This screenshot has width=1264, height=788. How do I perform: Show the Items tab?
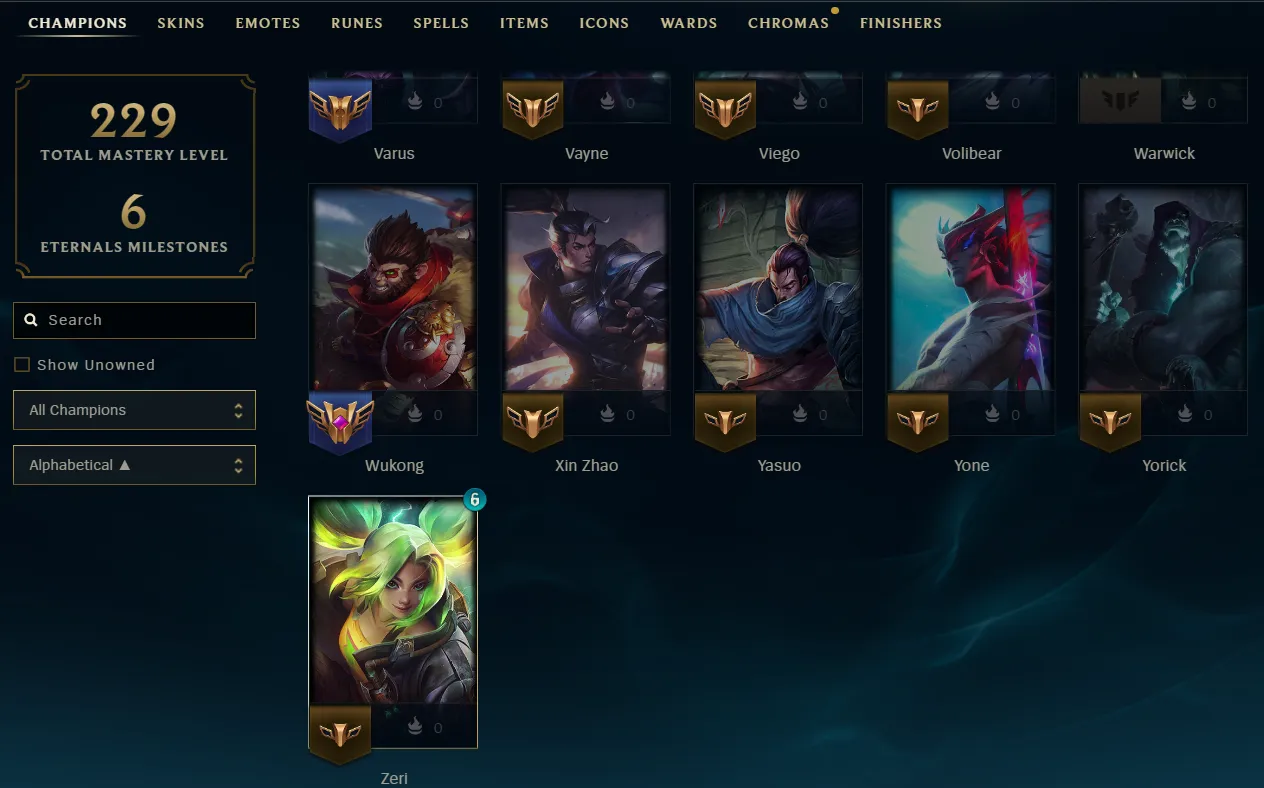pos(524,23)
